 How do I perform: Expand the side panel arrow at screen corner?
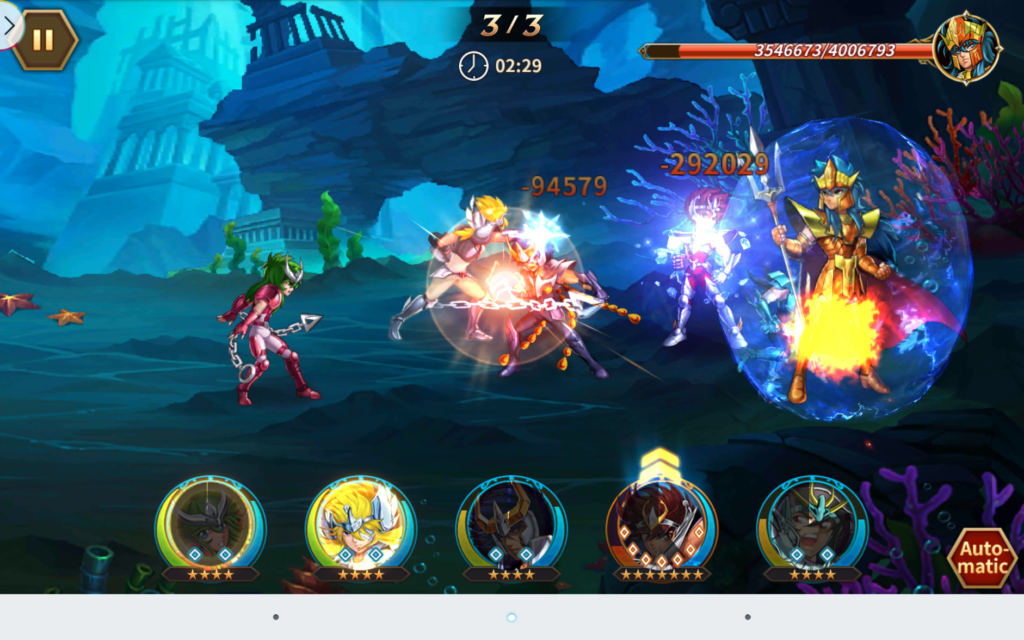coord(9,25)
